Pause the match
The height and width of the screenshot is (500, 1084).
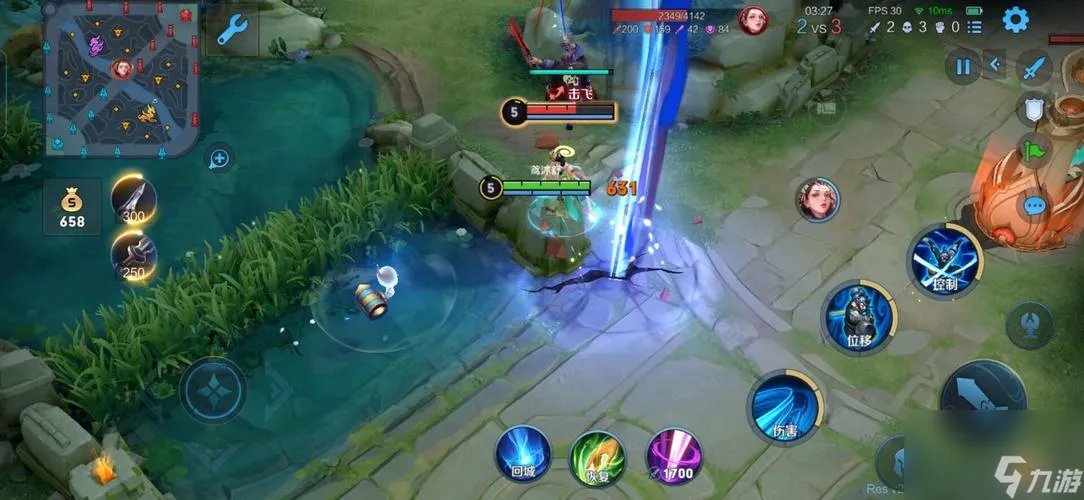click(963, 67)
